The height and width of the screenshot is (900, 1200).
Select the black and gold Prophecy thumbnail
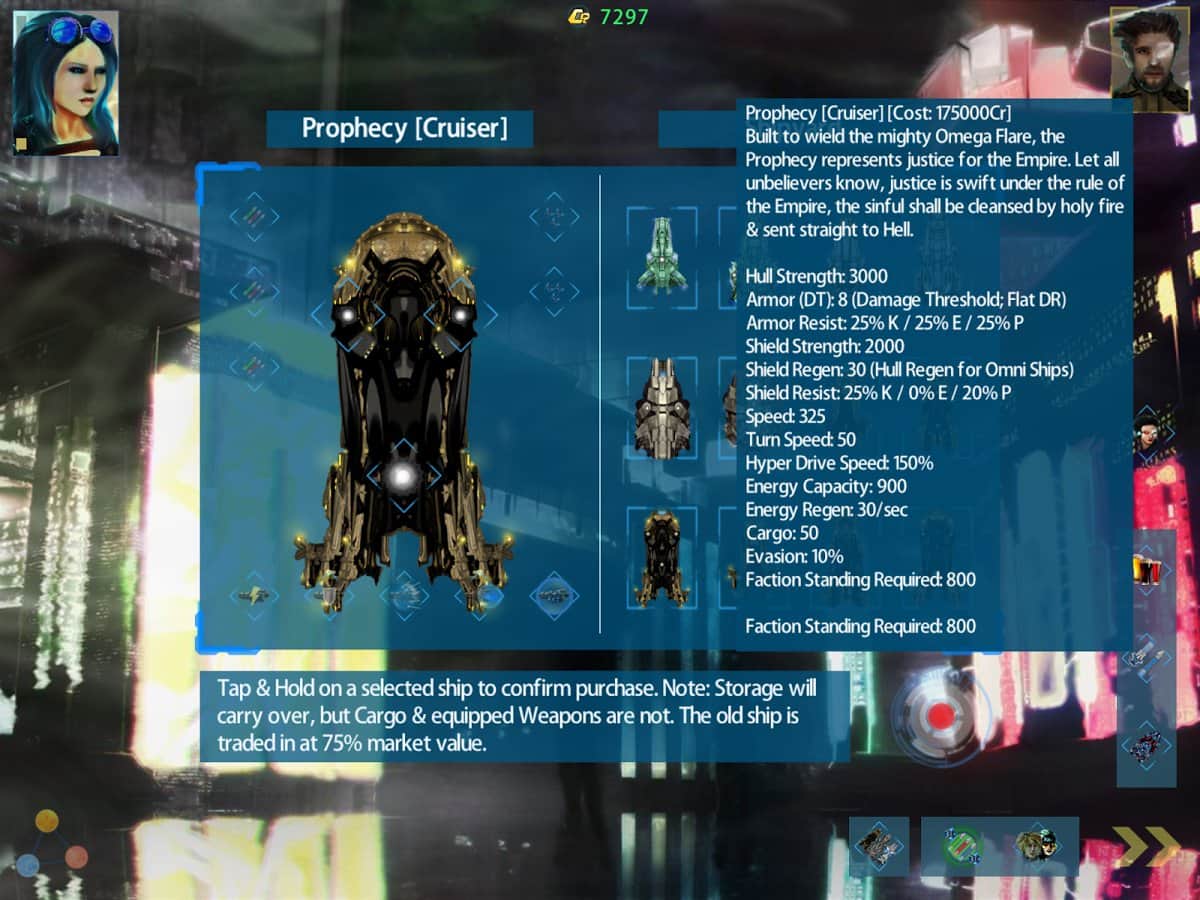click(x=661, y=557)
